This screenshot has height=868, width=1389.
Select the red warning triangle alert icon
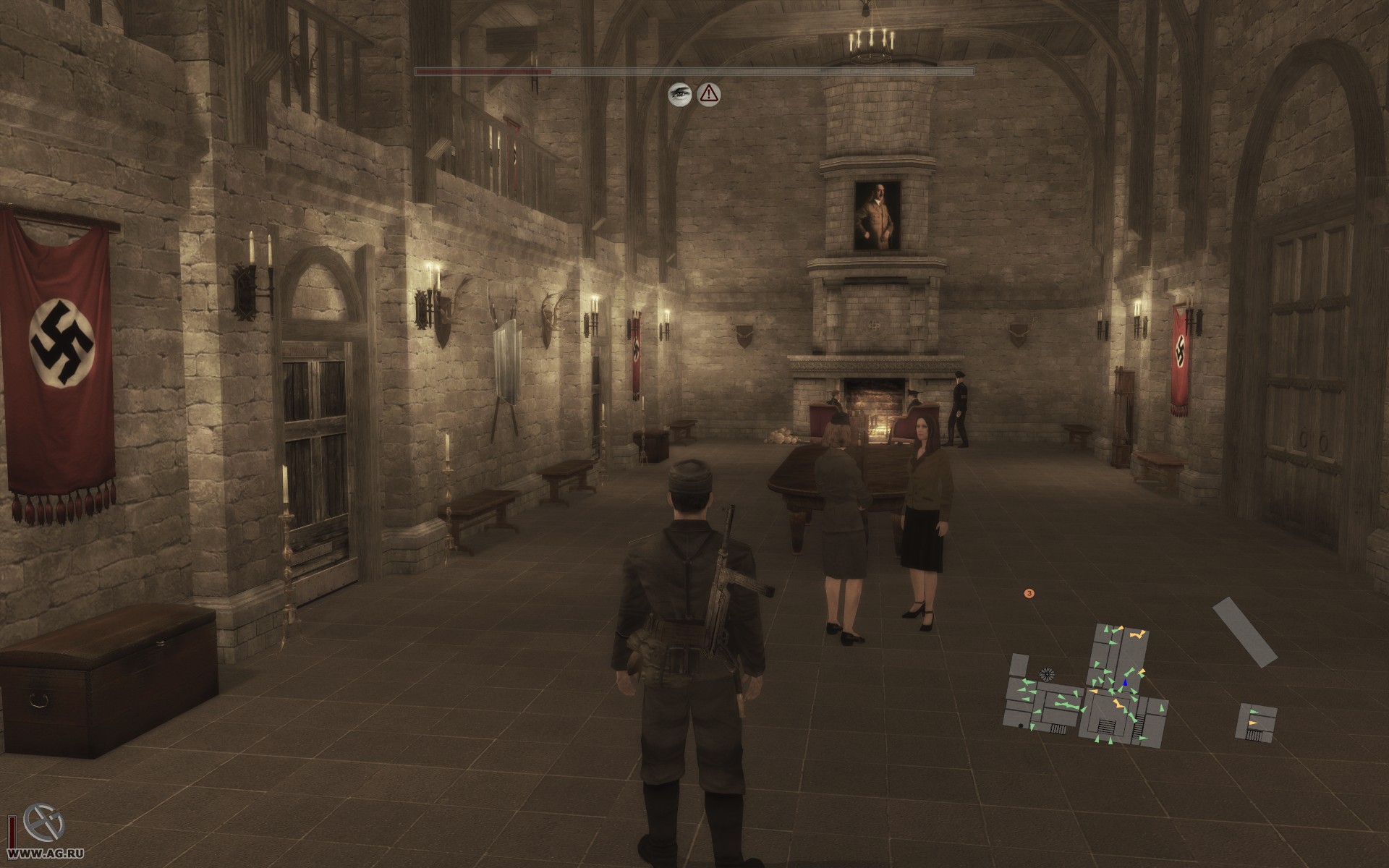tap(709, 93)
